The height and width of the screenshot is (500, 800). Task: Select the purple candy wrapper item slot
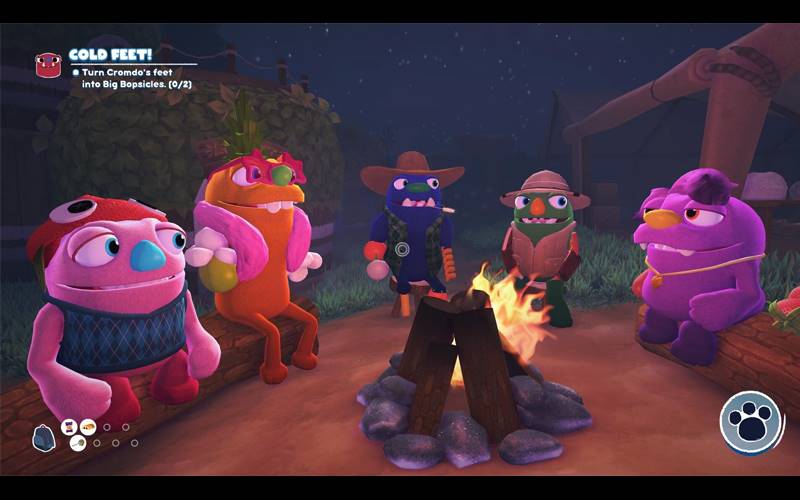pos(70,427)
